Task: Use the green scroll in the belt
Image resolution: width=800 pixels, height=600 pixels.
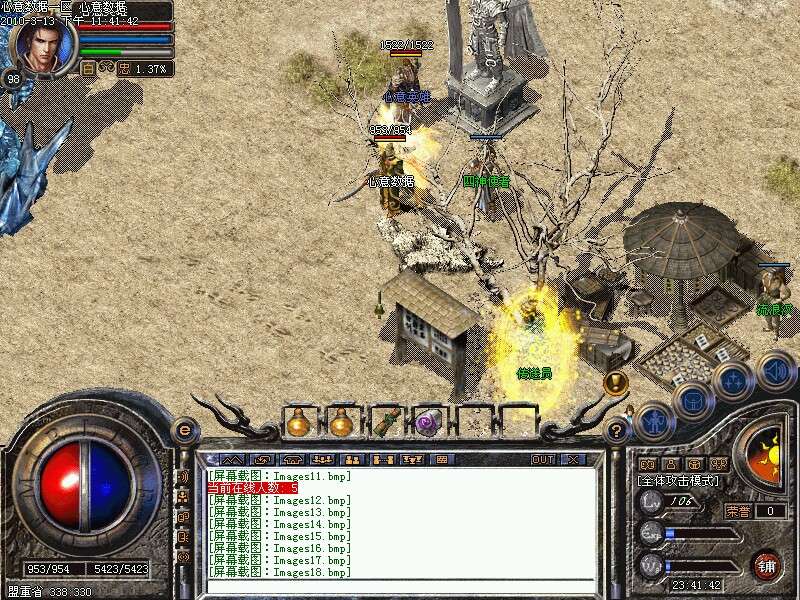Action: (386, 423)
